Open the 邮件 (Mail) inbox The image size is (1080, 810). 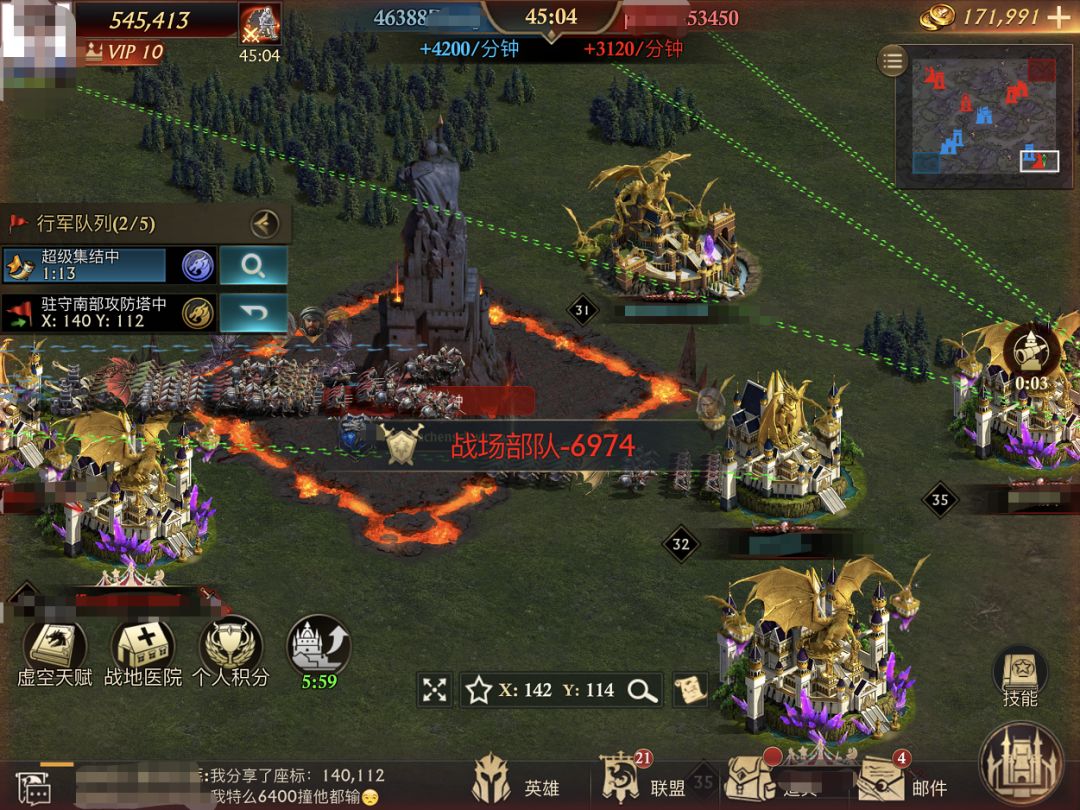900,786
